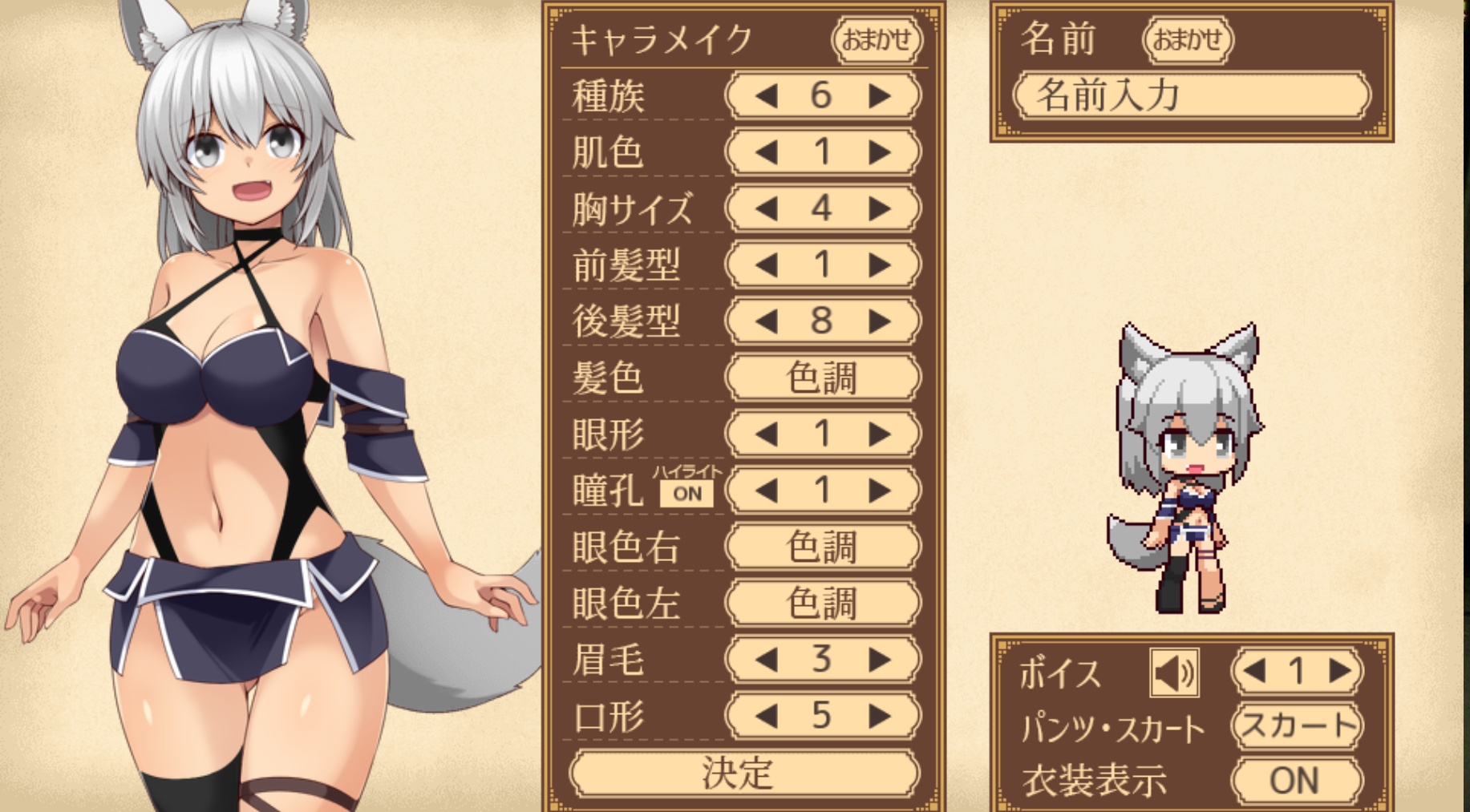Increase the 眉毛 eyebrow value

[x=880, y=660]
